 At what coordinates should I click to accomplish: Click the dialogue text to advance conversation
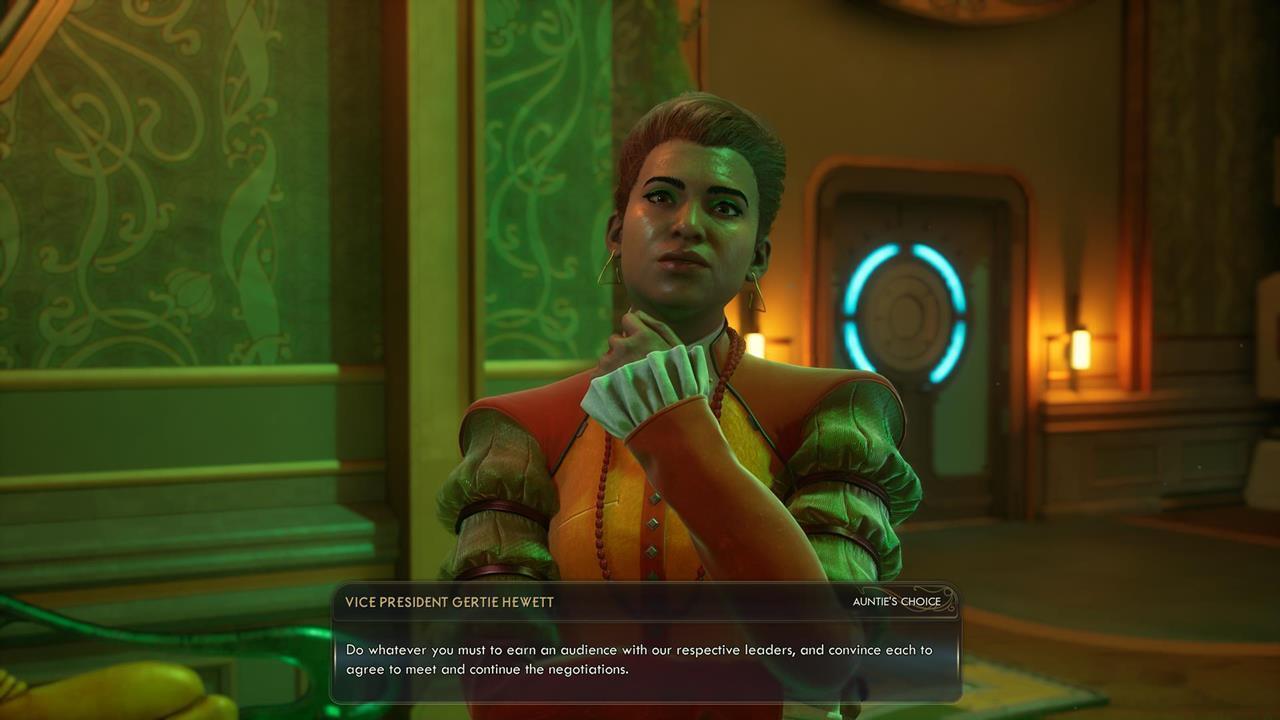tap(640, 658)
